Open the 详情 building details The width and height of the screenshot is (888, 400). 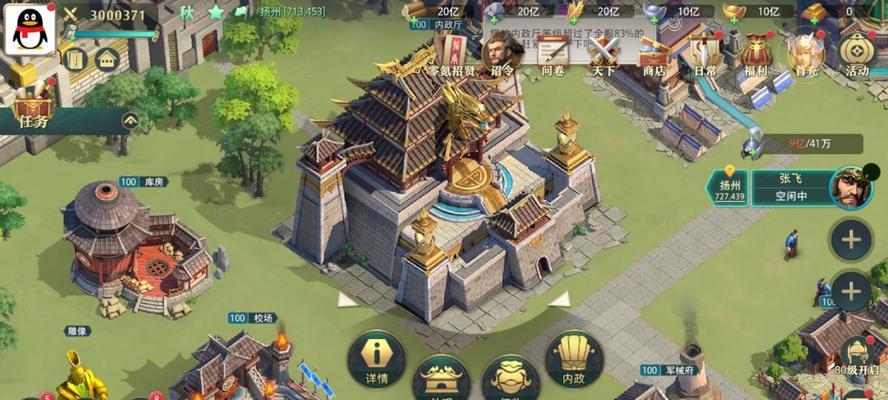376,358
